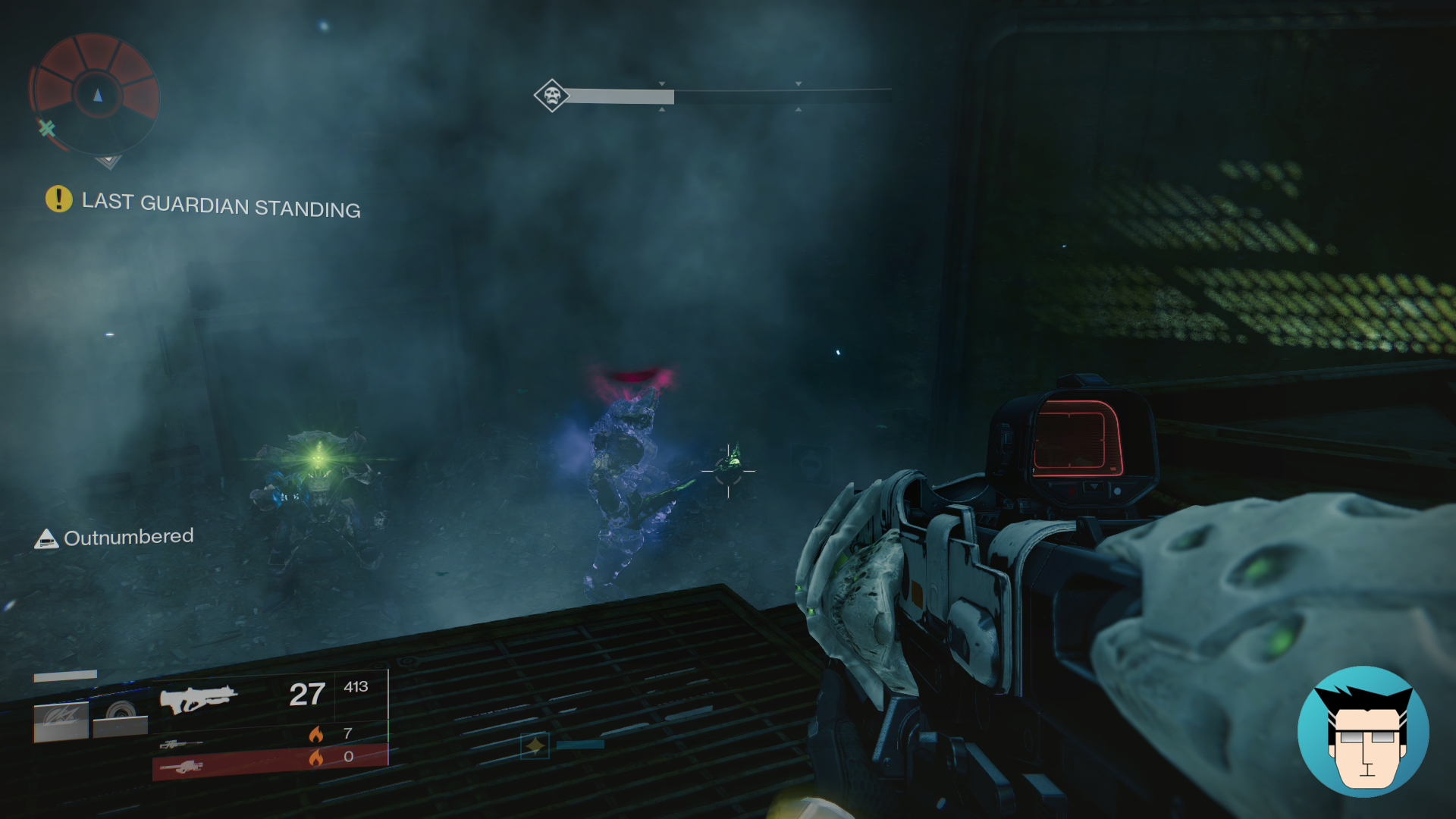1456x819 pixels.
Task: Select the Outnumbered modifier triangle icon
Action: (46, 539)
